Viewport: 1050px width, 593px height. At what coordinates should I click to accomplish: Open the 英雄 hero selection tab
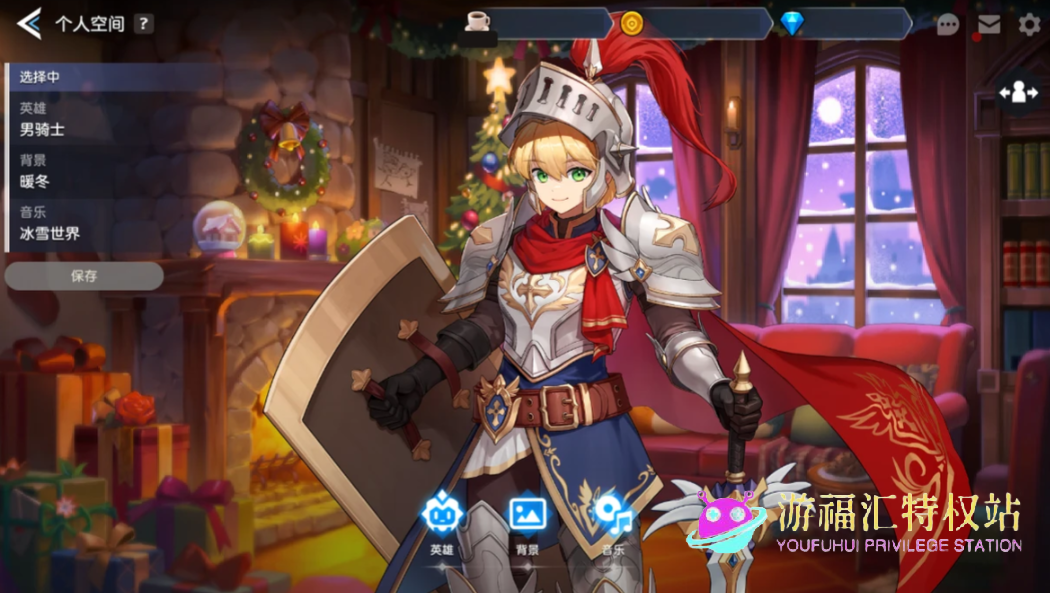tap(442, 524)
